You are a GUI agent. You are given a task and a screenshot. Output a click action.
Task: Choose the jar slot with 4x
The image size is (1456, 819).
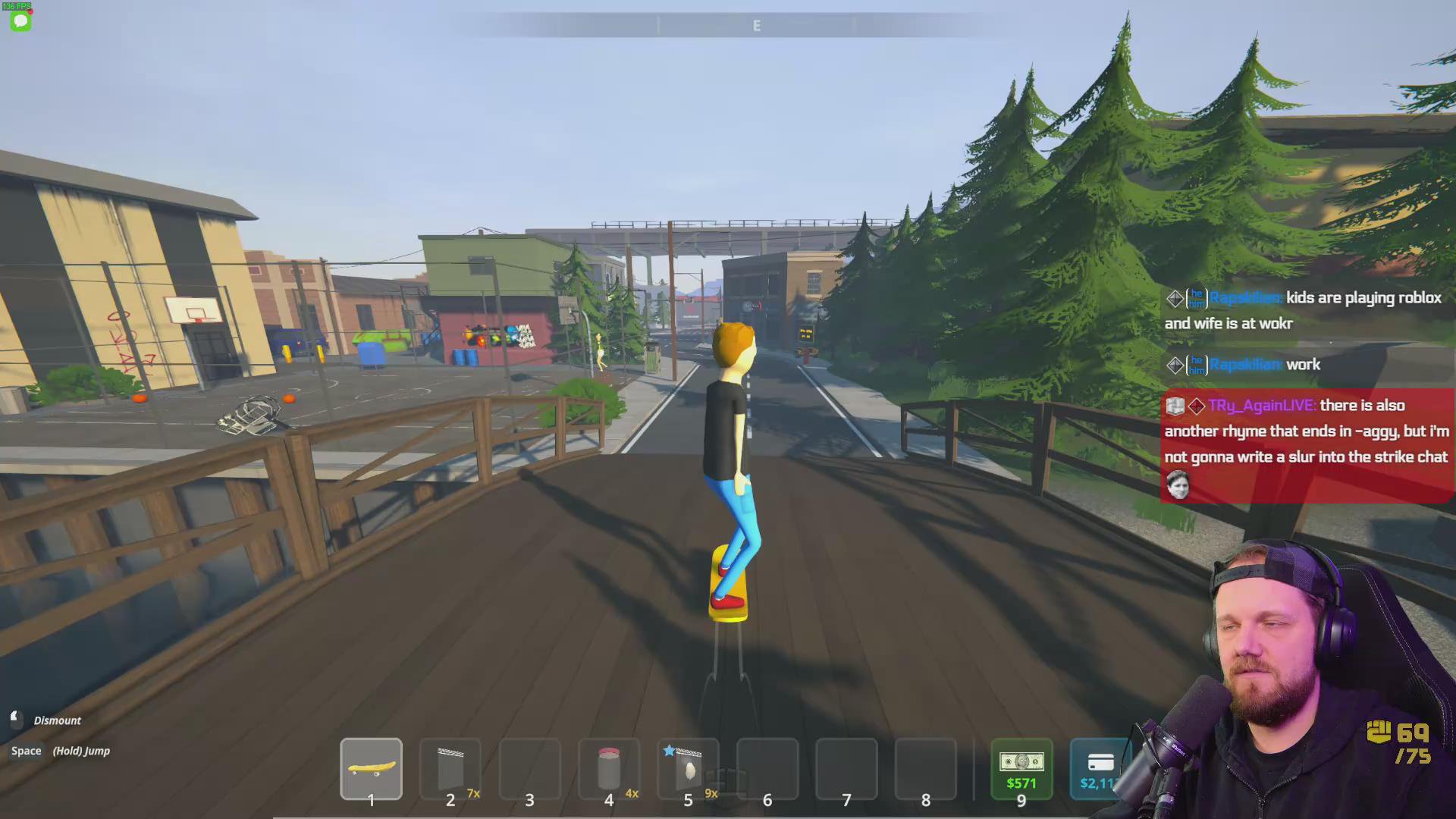(609, 768)
